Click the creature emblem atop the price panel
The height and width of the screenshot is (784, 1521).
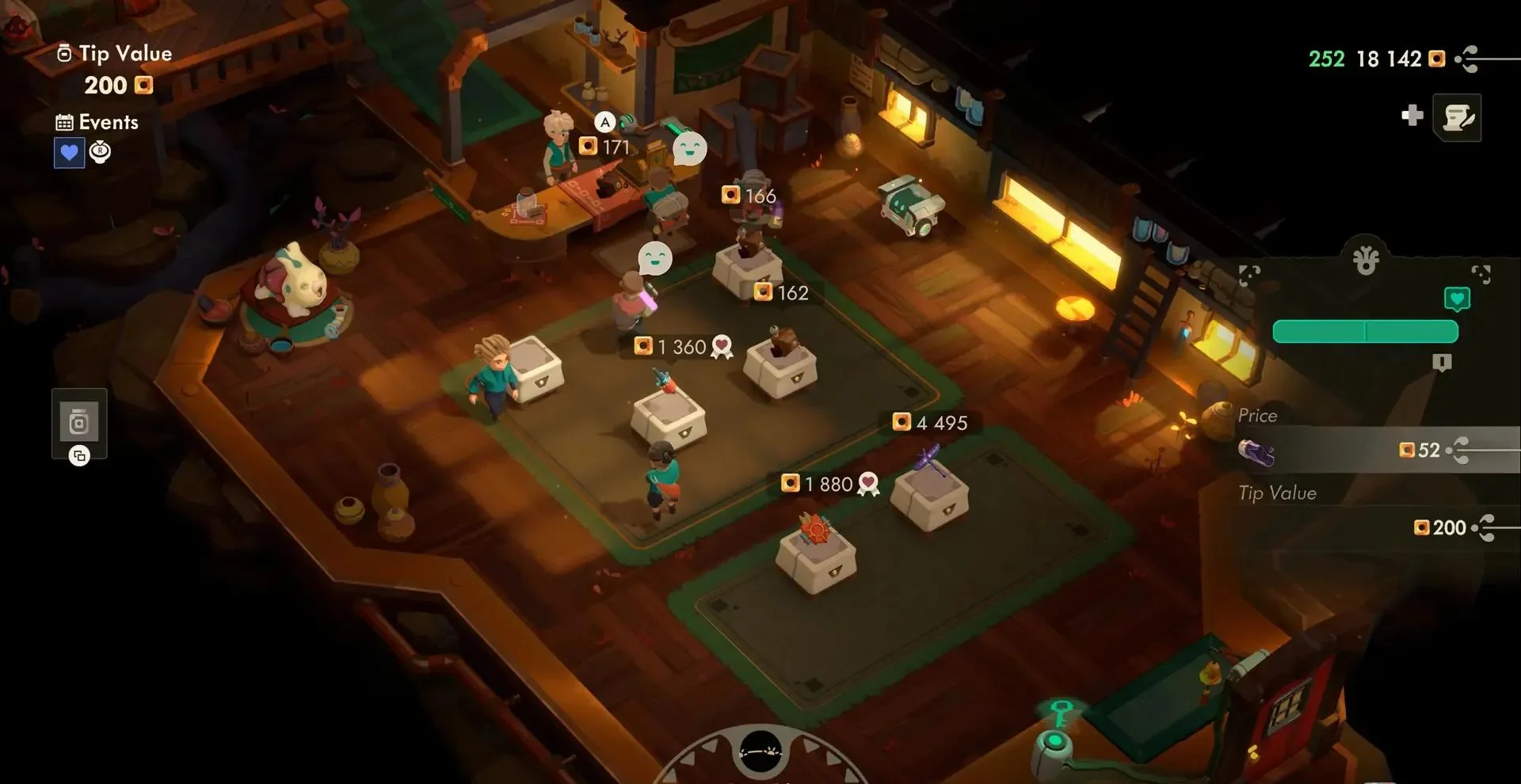click(1366, 260)
